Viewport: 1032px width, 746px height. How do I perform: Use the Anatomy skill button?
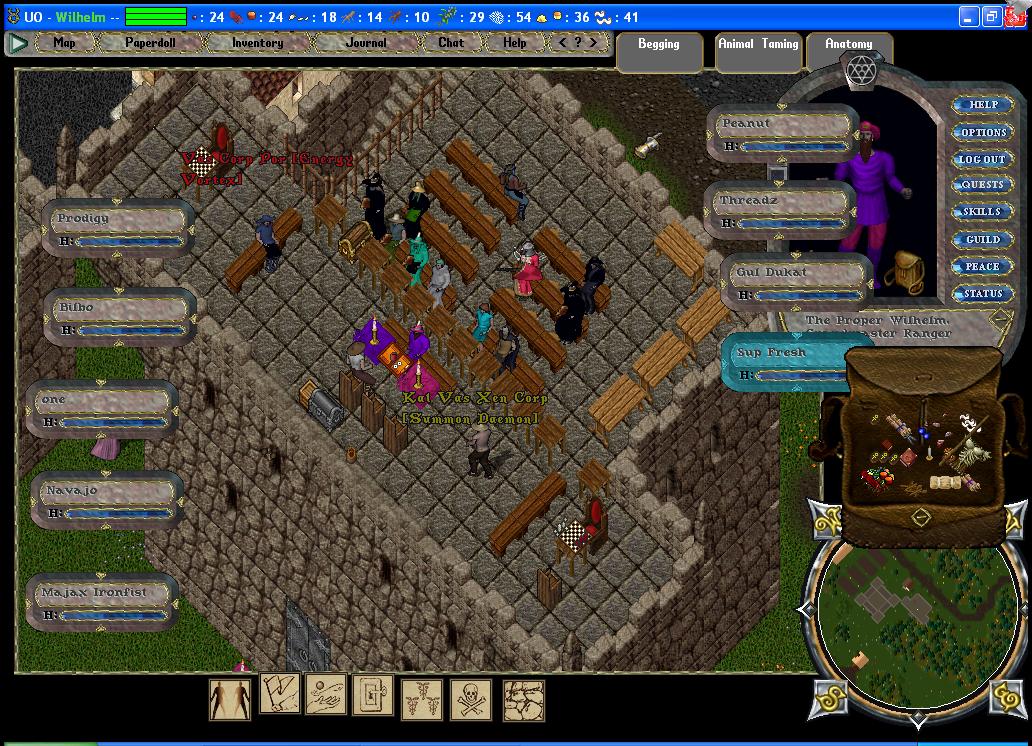coord(848,45)
